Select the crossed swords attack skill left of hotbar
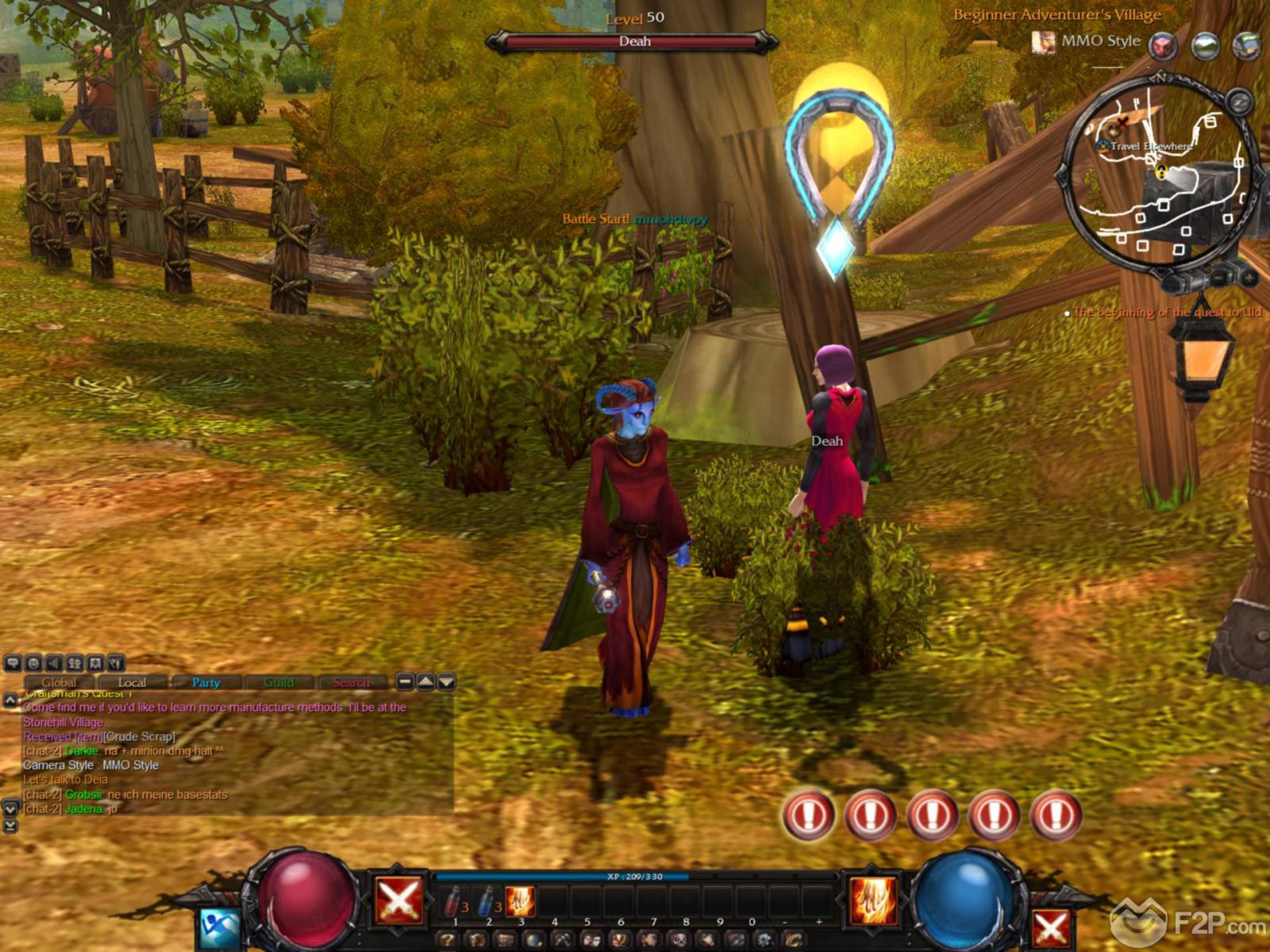 pos(398,900)
